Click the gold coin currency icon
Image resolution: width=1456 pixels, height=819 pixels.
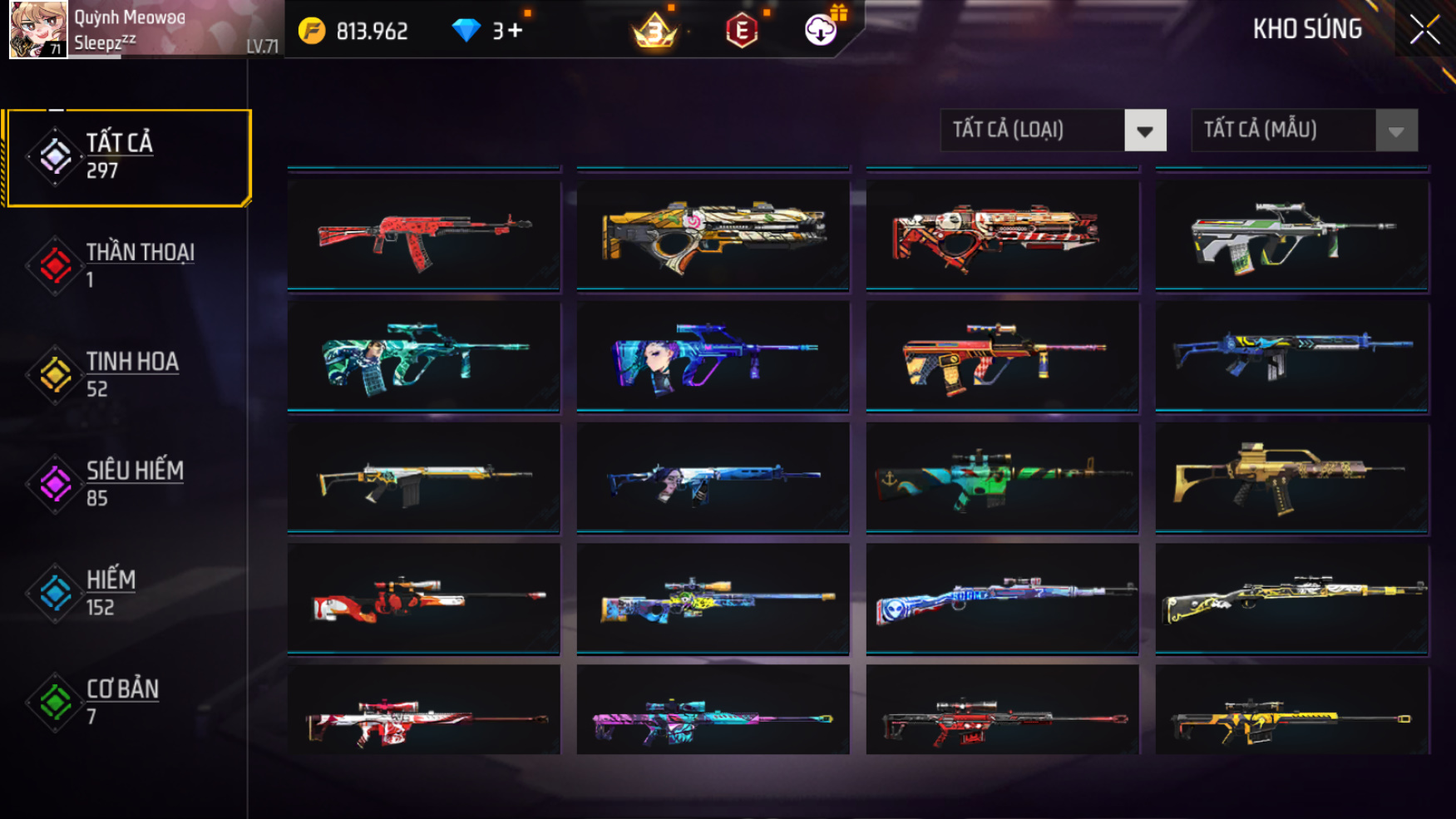pos(312,32)
